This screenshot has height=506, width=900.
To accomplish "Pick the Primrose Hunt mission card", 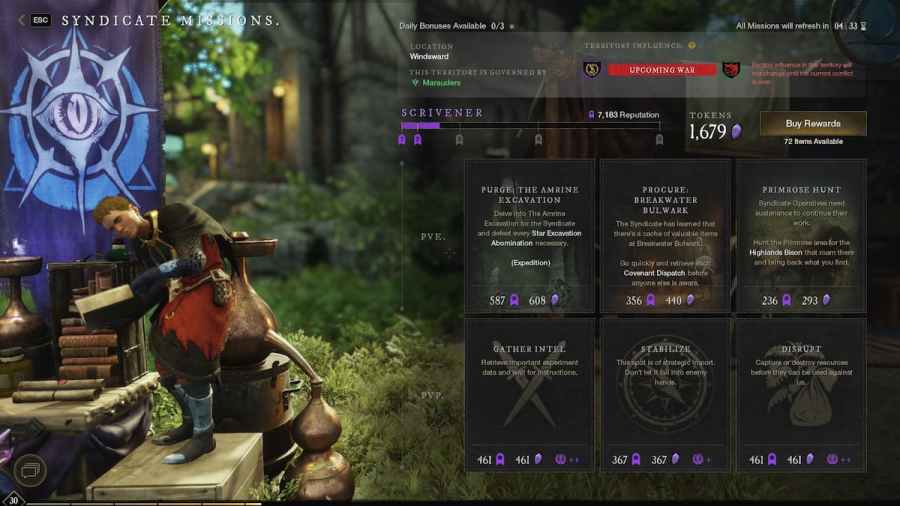I will click(x=800, y=236).
